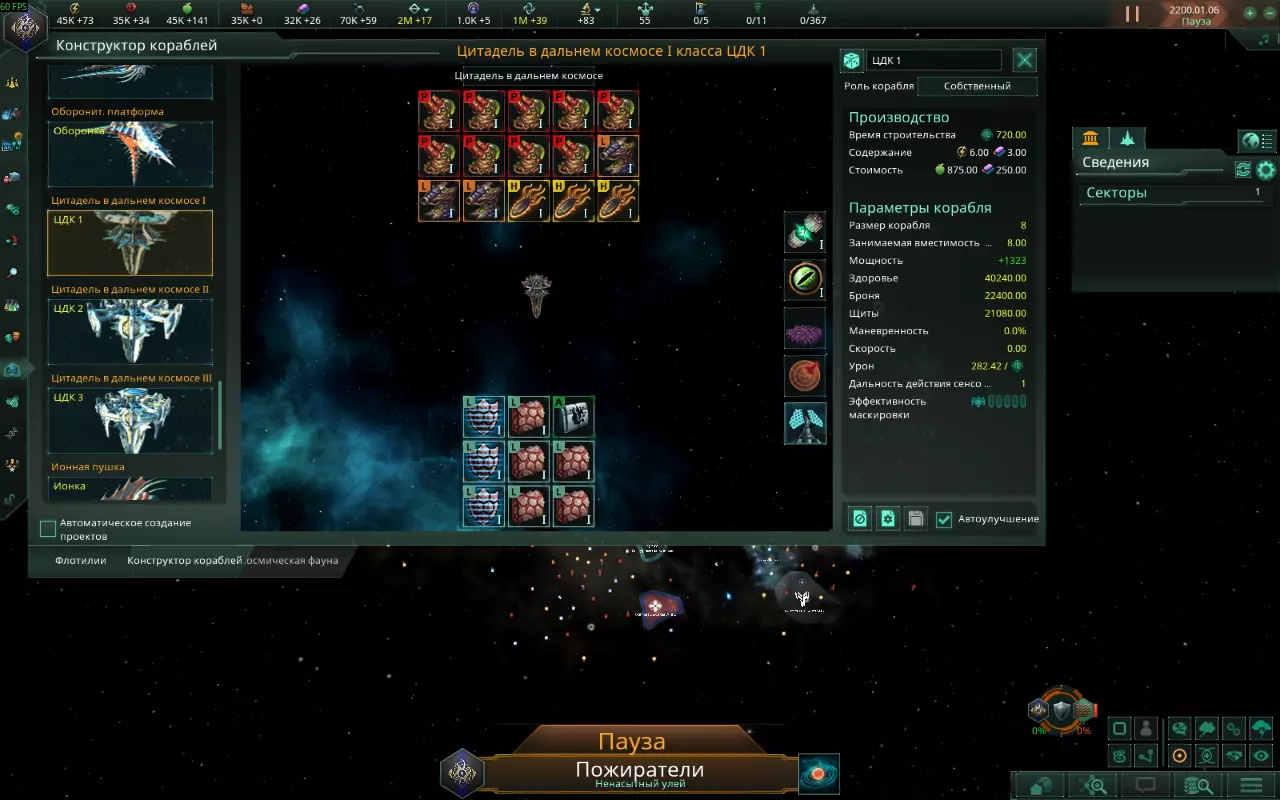Click the random name dice icon
This screenshot has height=800, width=1280.
(851, 61)
